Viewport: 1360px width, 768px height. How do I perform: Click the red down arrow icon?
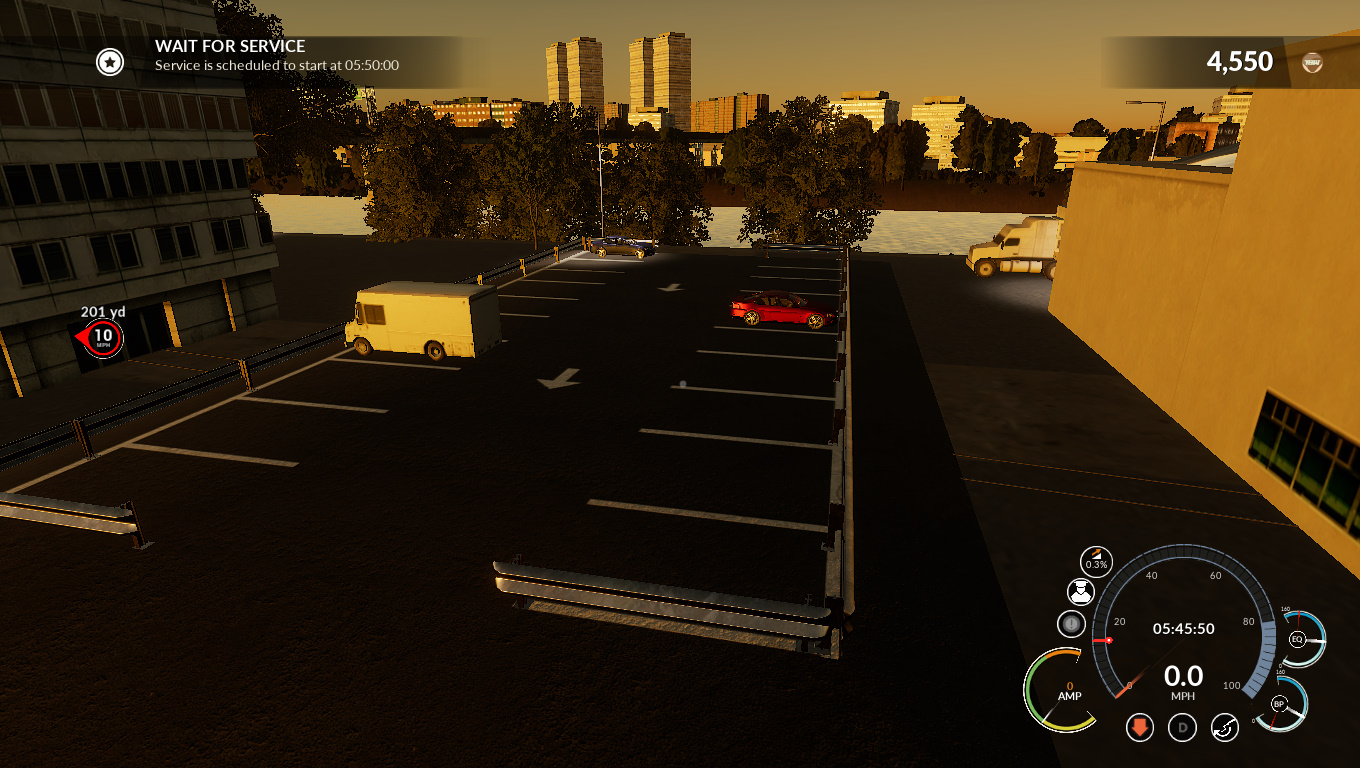(1140, 727)
